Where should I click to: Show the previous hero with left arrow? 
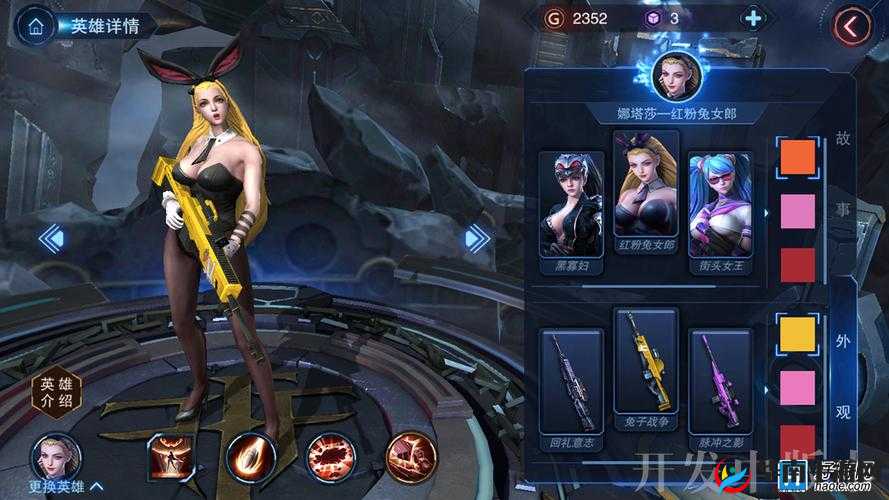point(51,238)
